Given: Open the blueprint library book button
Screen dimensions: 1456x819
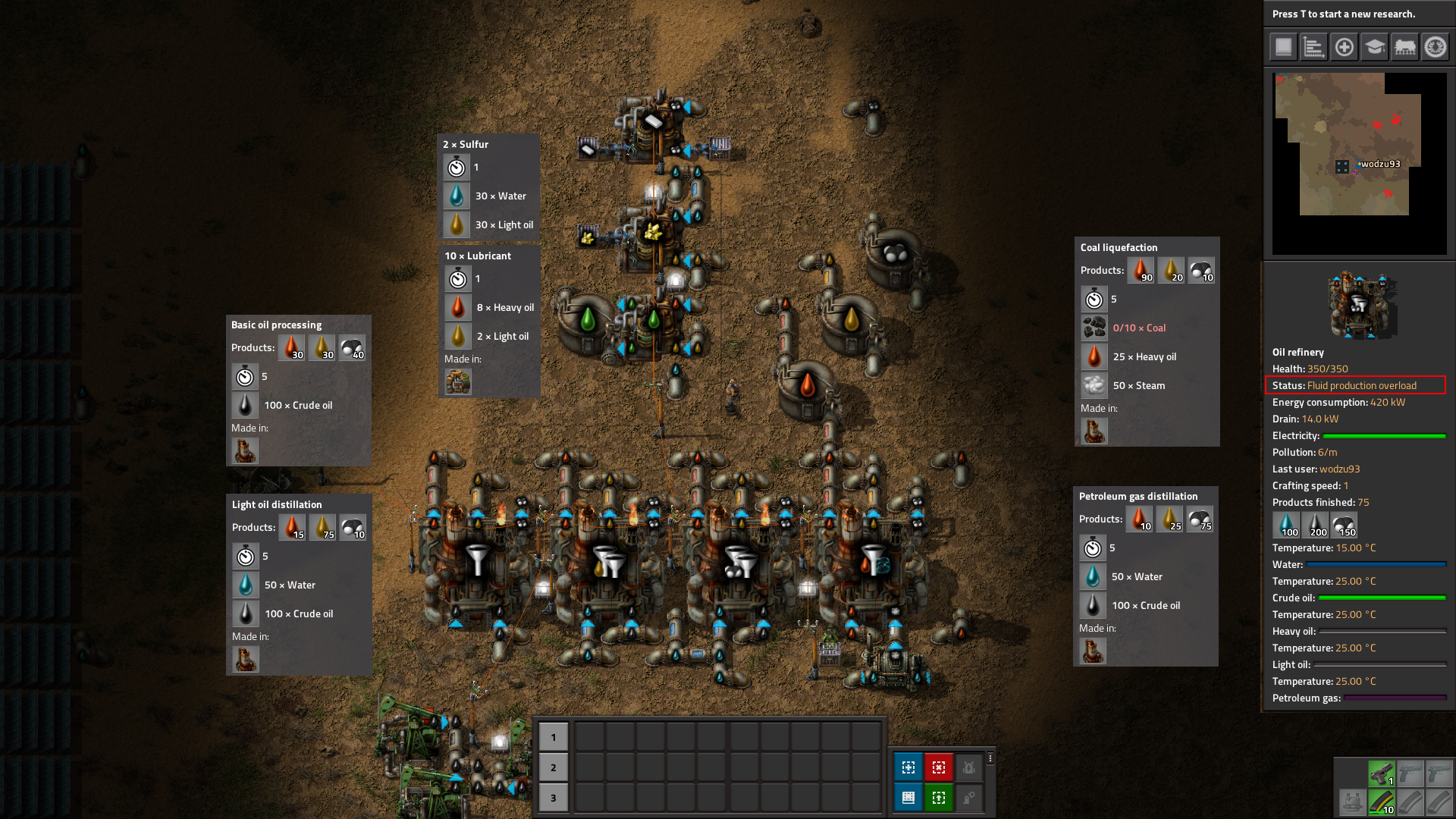Looking at the screenshot, I should (1283, 47).
